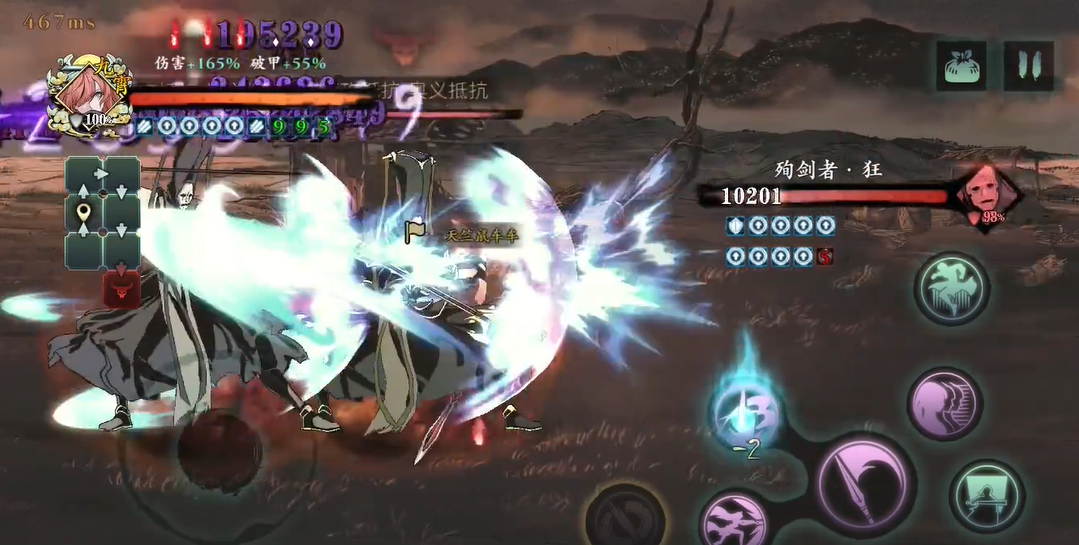Open the room layout minimap

tap(103, 213)
